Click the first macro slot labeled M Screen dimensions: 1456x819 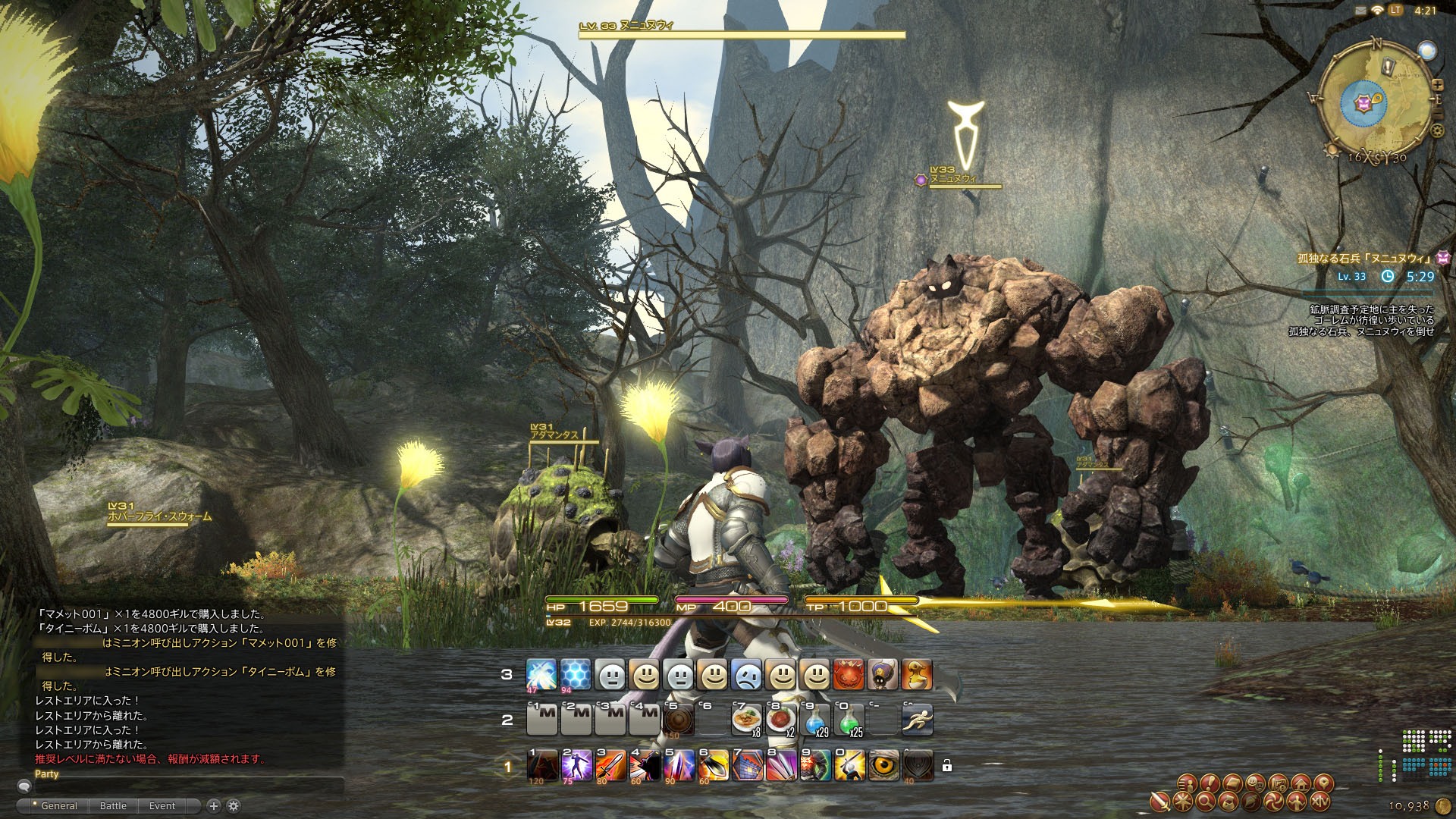click(x=541, y=719)
